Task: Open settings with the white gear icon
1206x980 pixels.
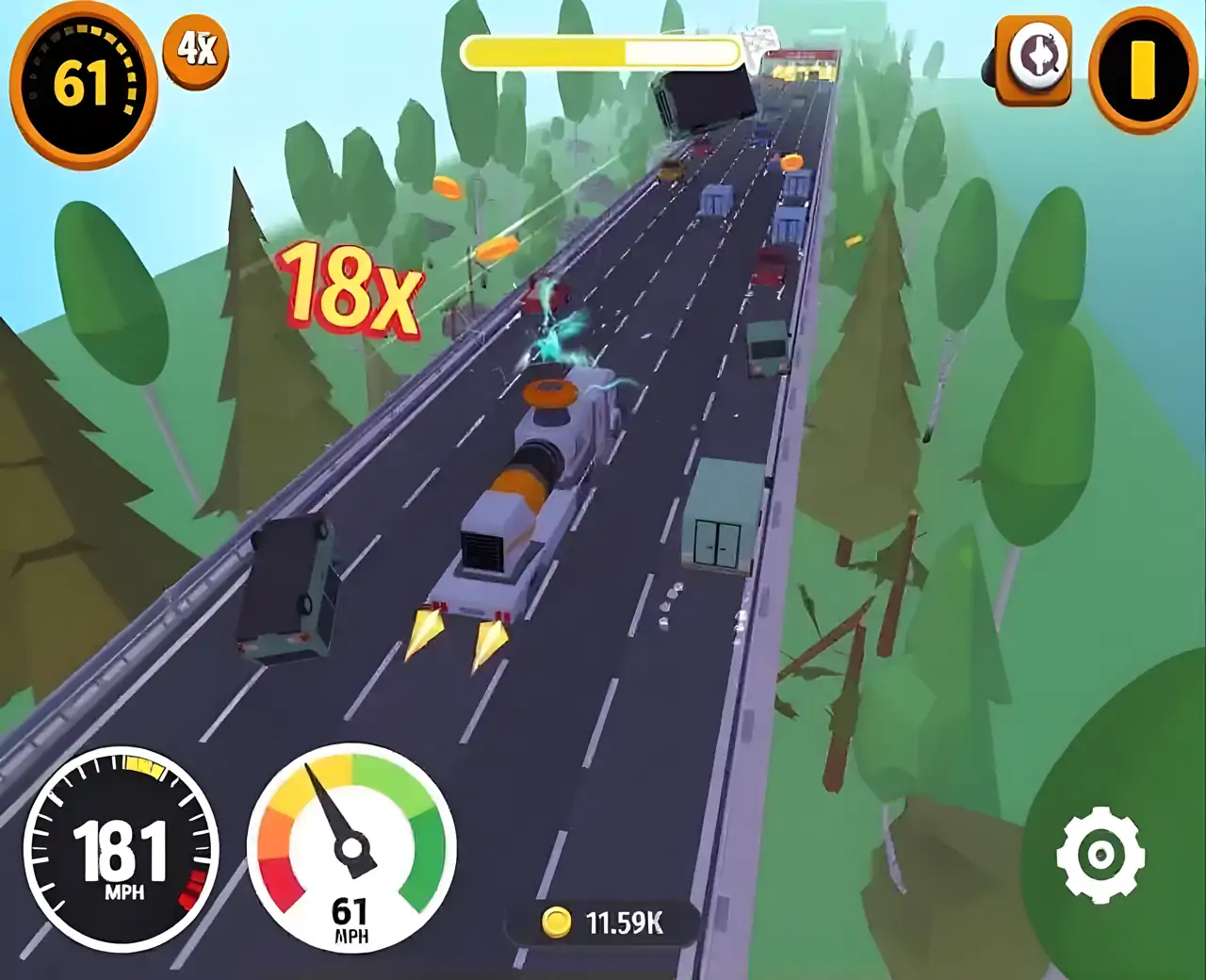Action: (x=1100, y=856)
